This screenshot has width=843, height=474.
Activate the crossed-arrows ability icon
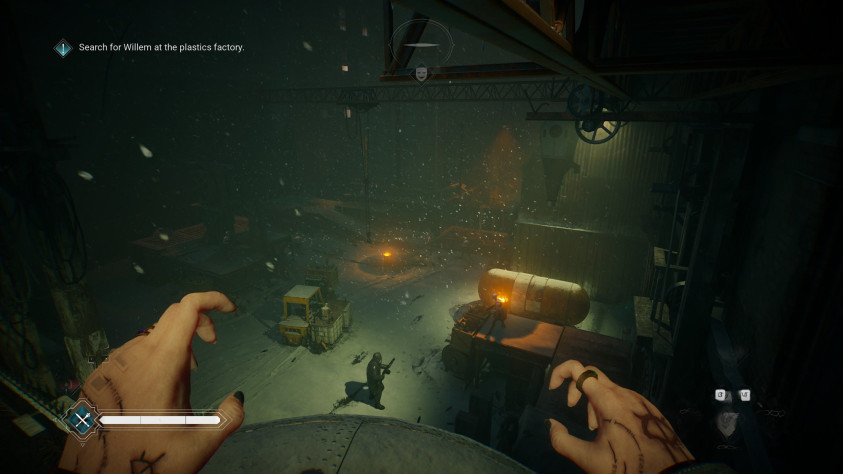(x=82, y=420)
